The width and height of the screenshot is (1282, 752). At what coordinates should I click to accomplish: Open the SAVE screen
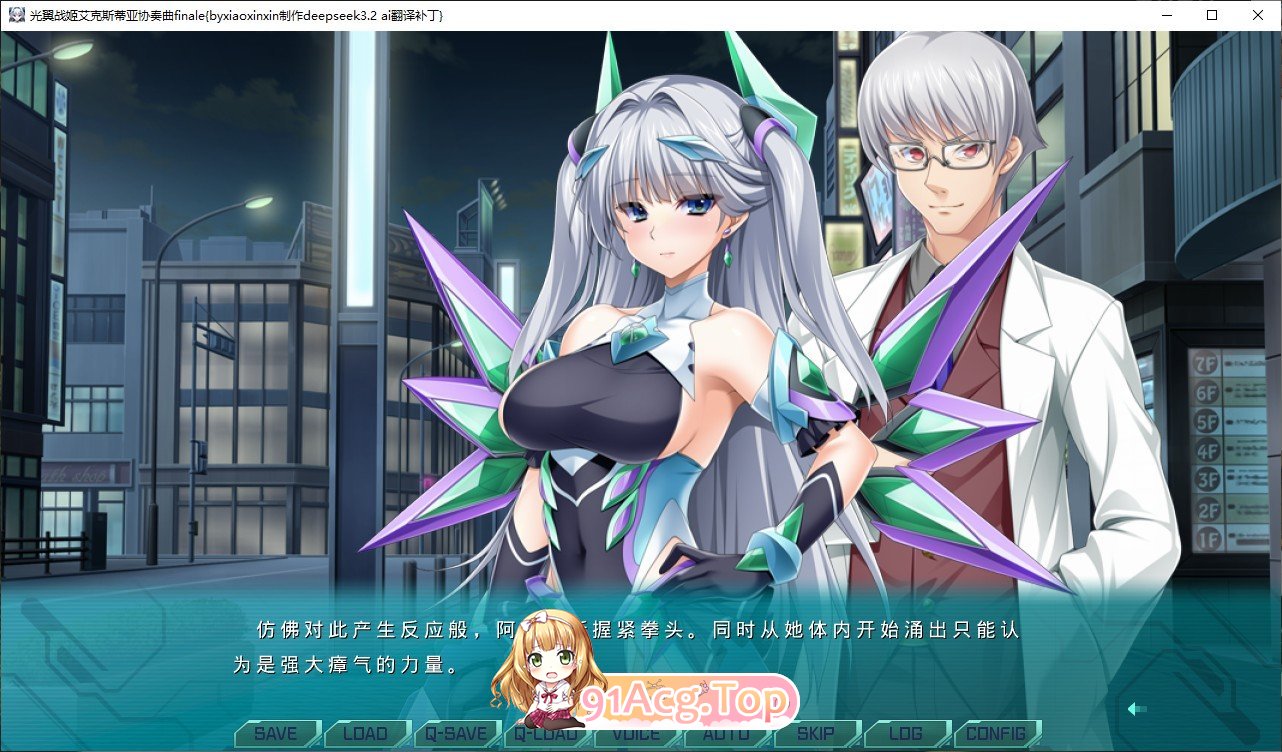274,733
